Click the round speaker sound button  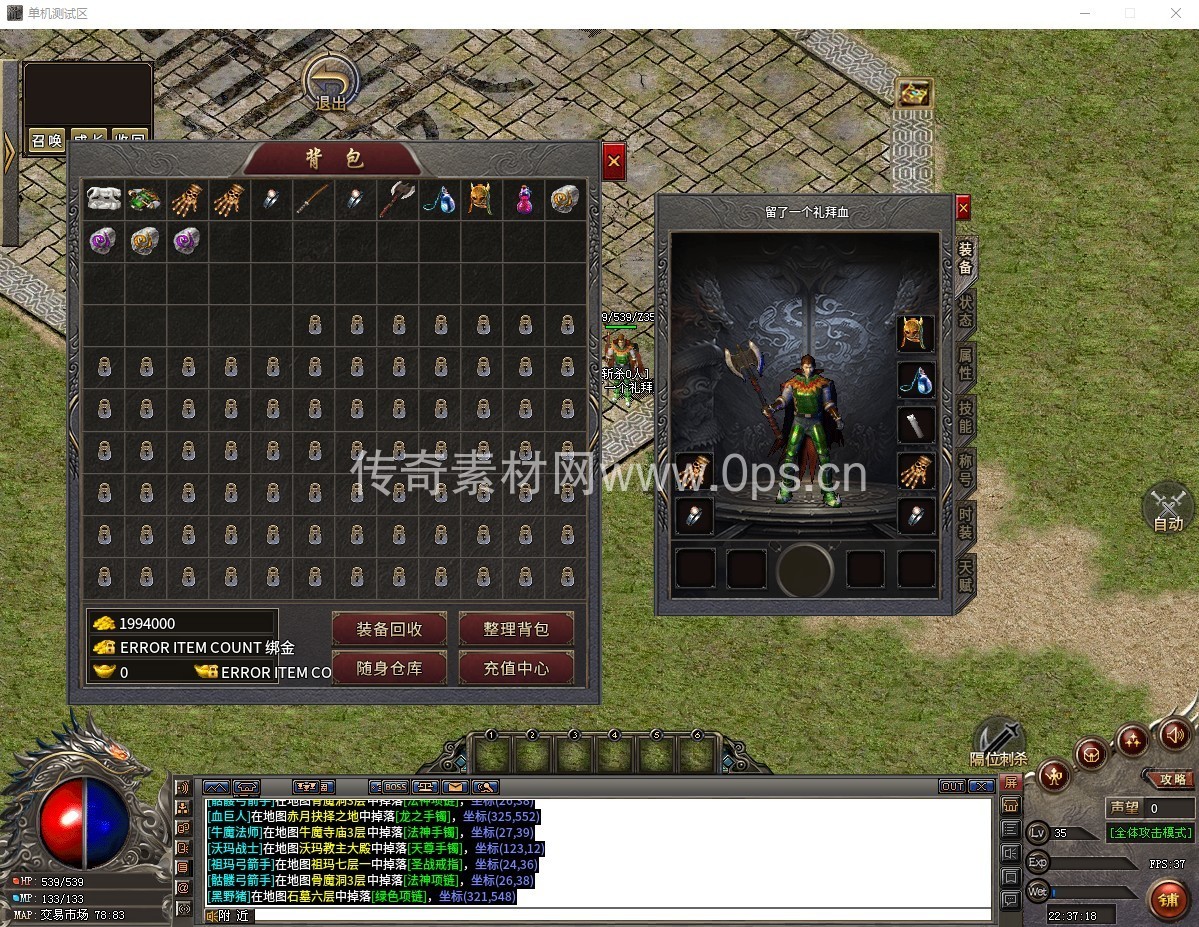pos(1176,736)
